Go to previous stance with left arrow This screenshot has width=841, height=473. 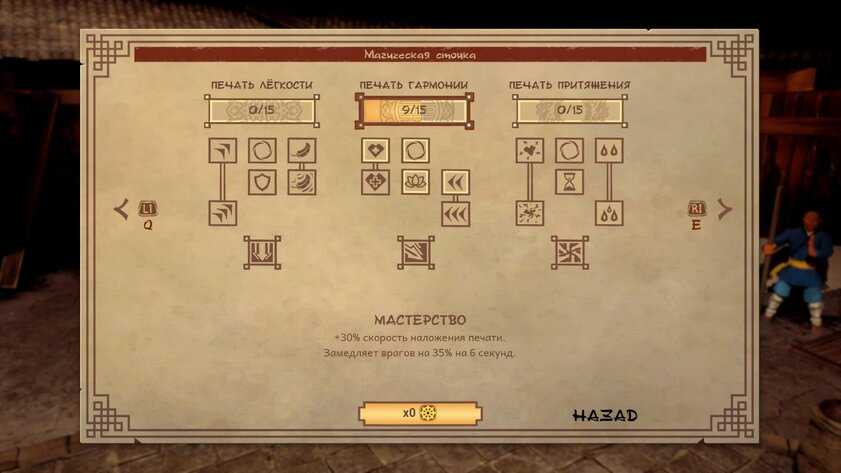122,209
